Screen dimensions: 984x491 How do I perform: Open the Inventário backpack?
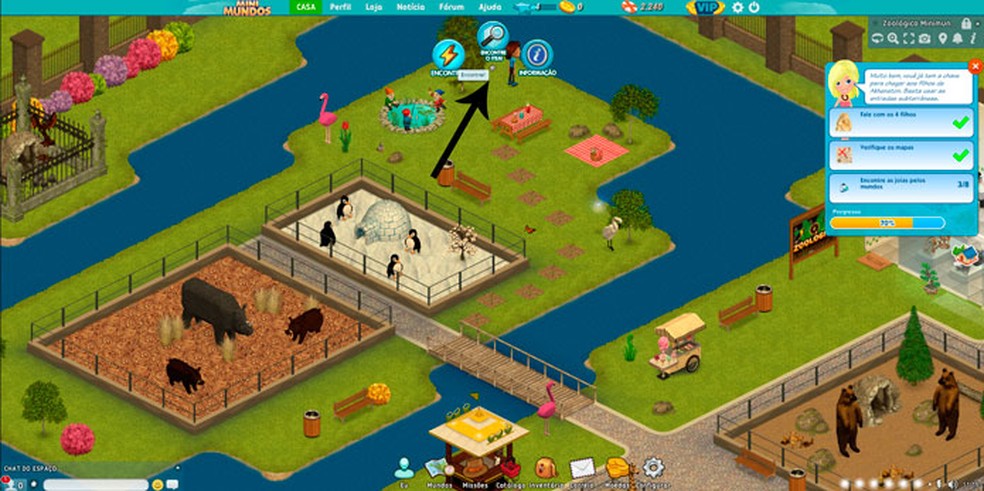click(x=545, y=468)
